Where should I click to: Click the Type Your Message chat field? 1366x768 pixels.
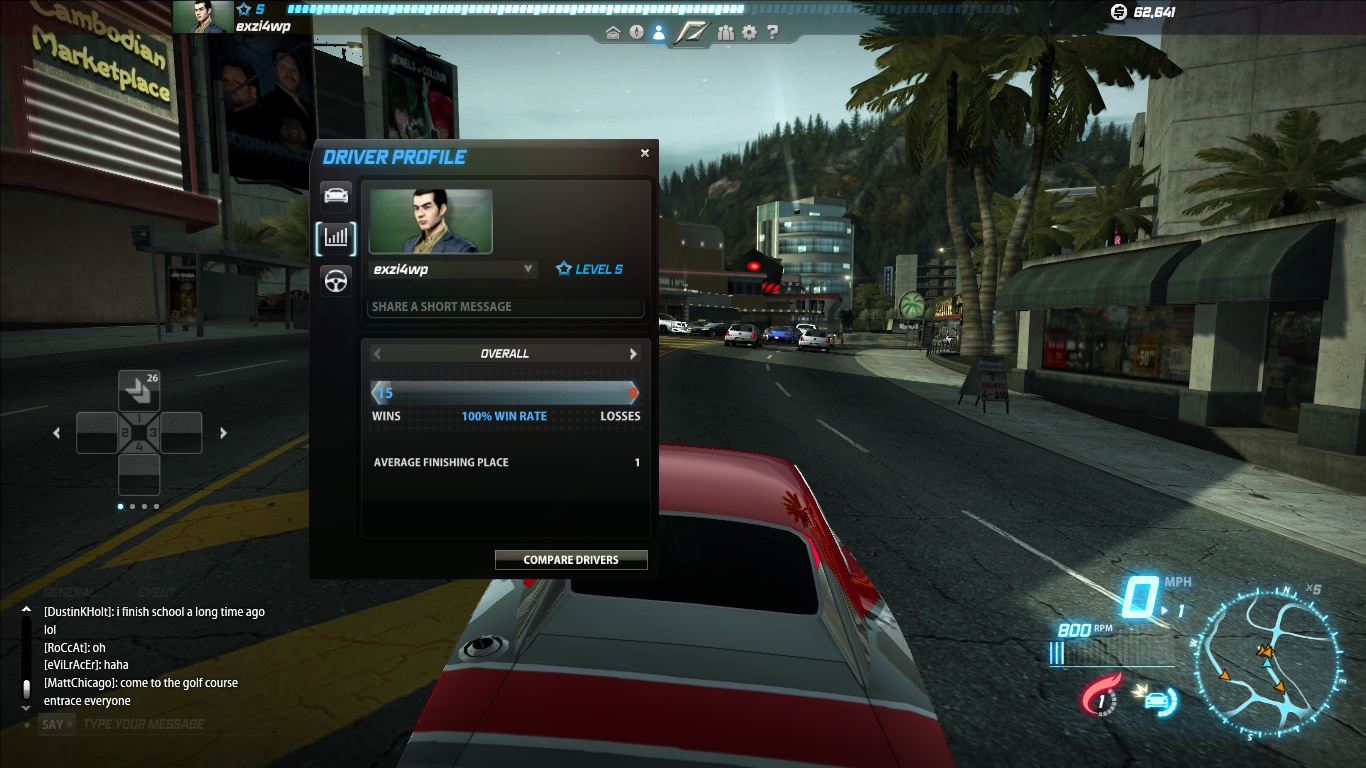tap(150, 724)
